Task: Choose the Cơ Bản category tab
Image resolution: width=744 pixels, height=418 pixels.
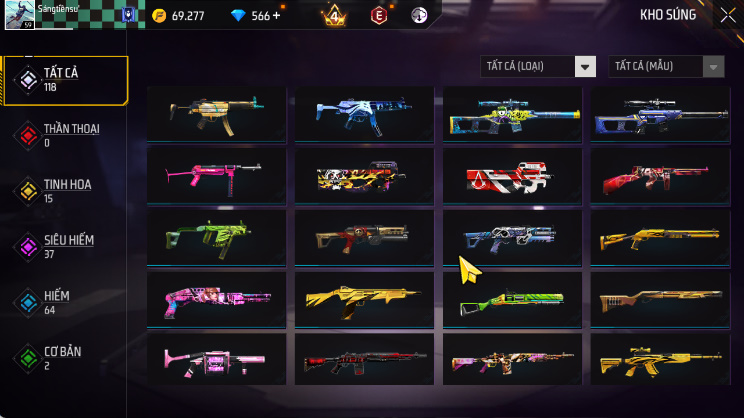Action: 66,357
